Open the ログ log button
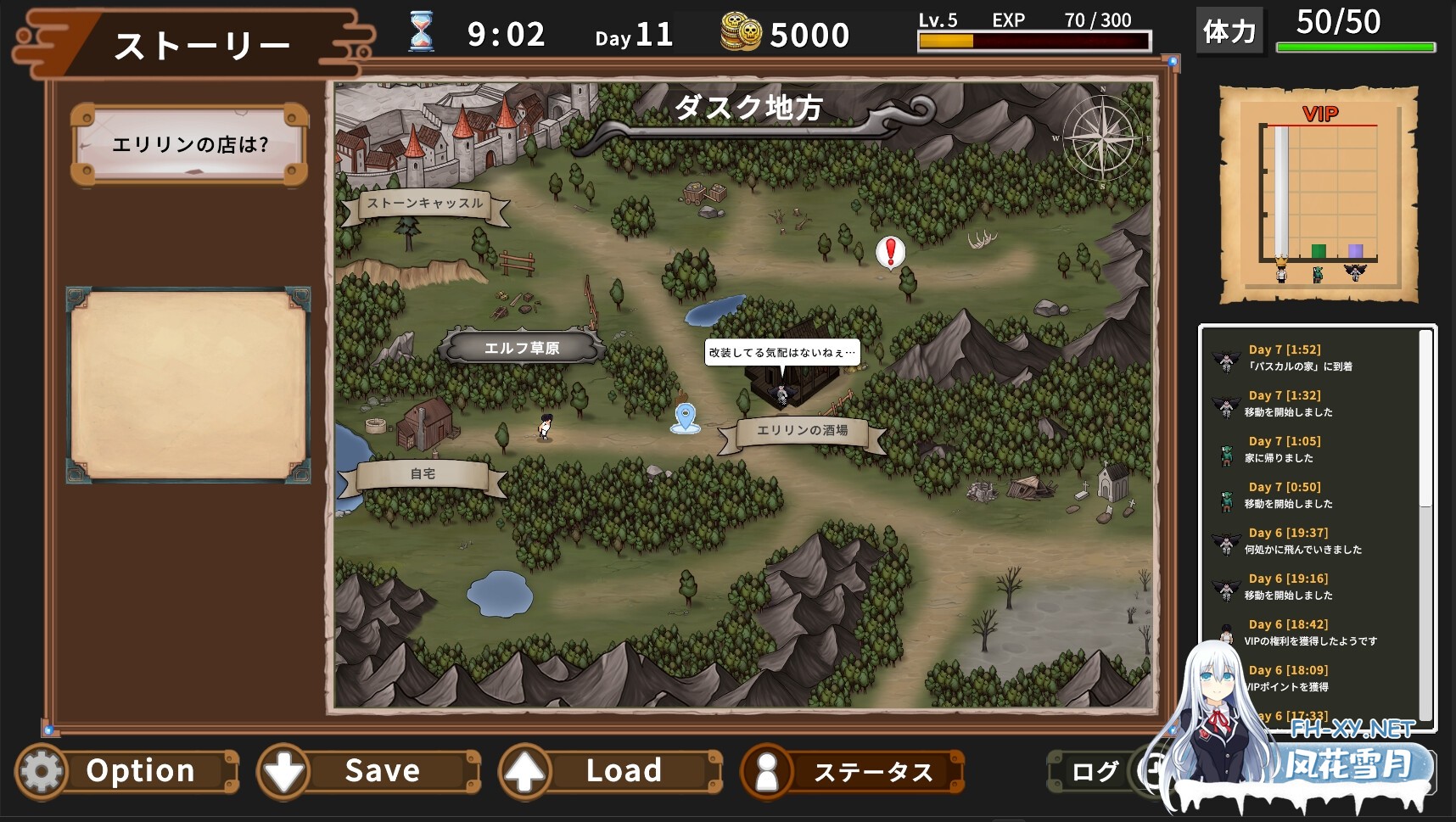The image size is (1456, 822). pyautogui.click(x=1094, y=772)
